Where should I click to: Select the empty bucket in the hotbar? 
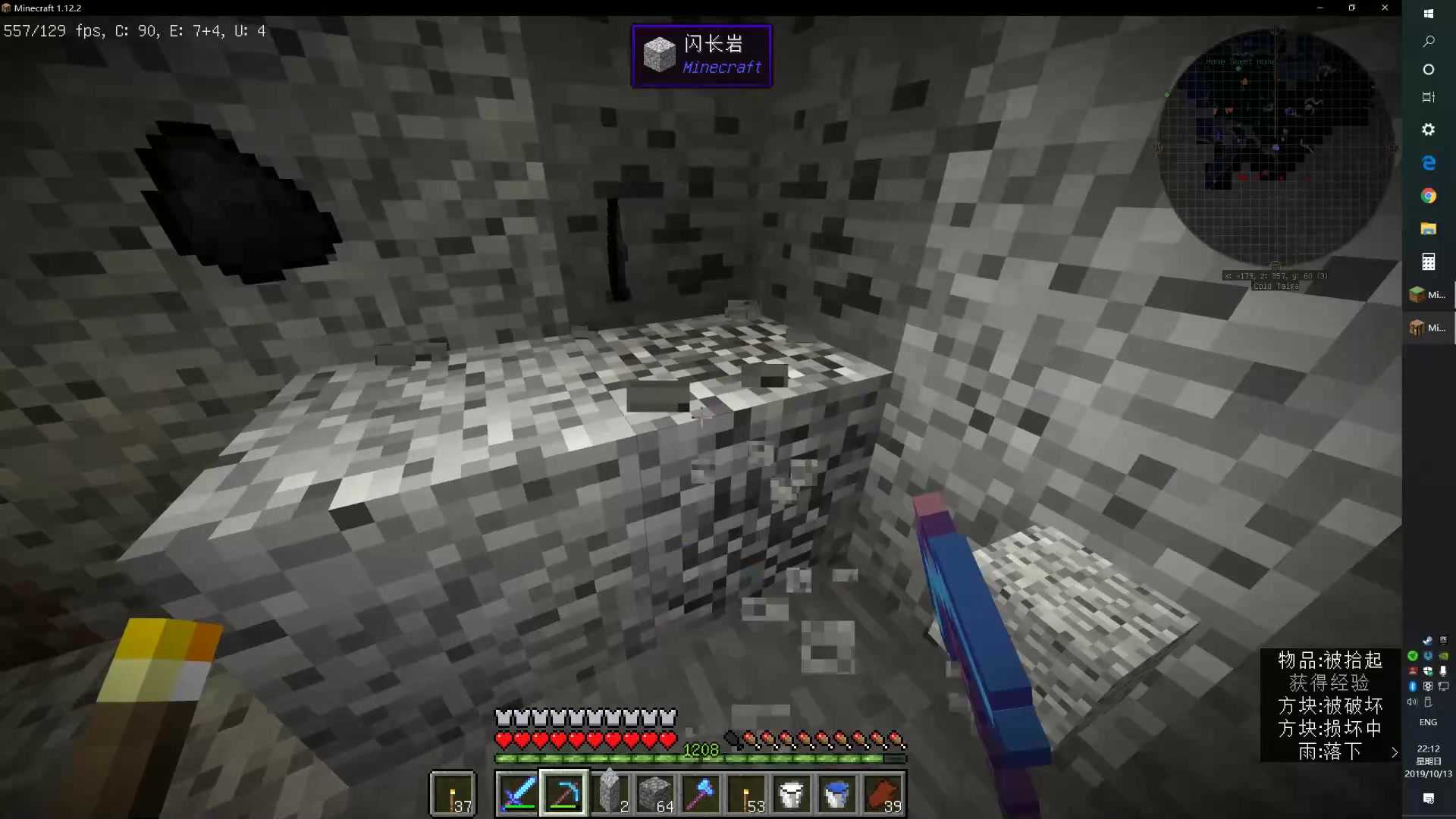point(792,793)
